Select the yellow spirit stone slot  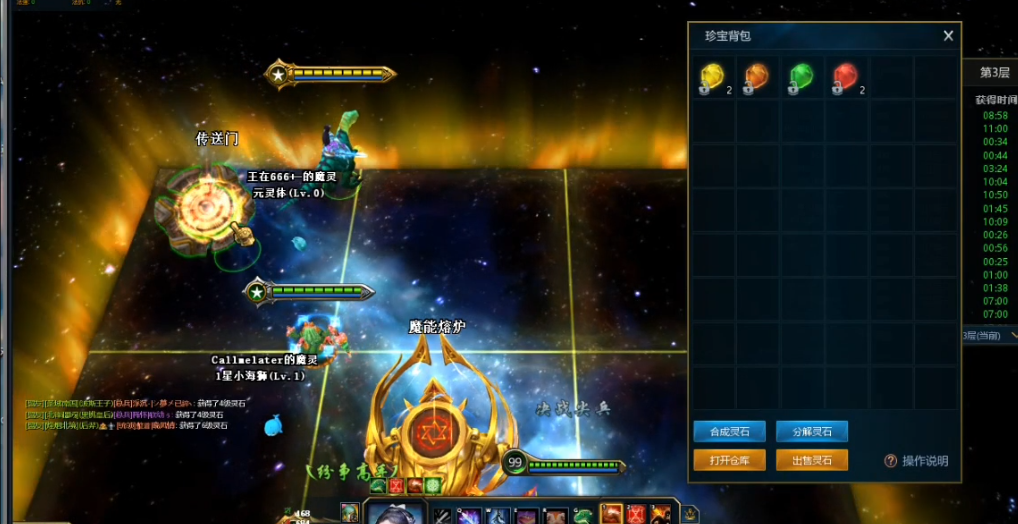point(713,78)
